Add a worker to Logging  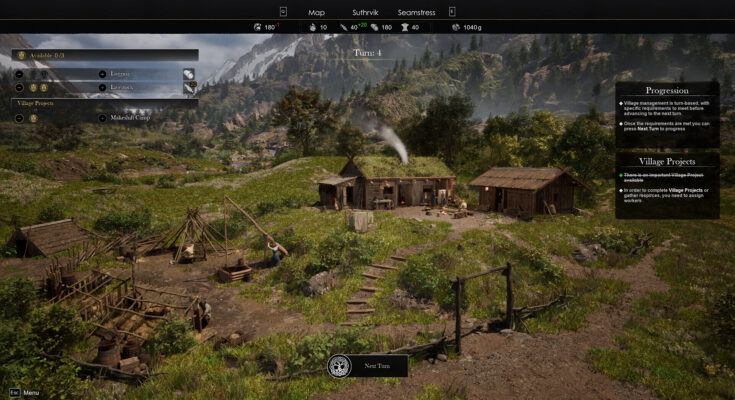coord(102,74)
